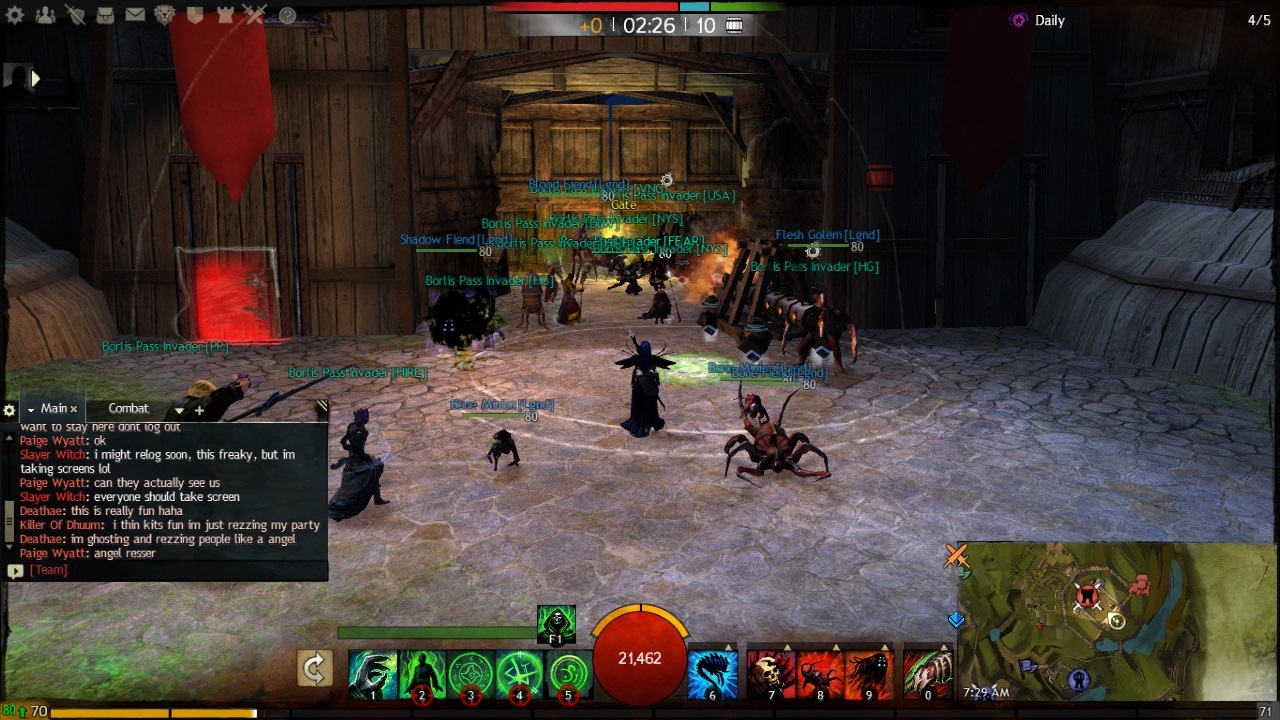This screenshot has height=720, width=1280.
Task: Open chat options gear
Action: 10,410
